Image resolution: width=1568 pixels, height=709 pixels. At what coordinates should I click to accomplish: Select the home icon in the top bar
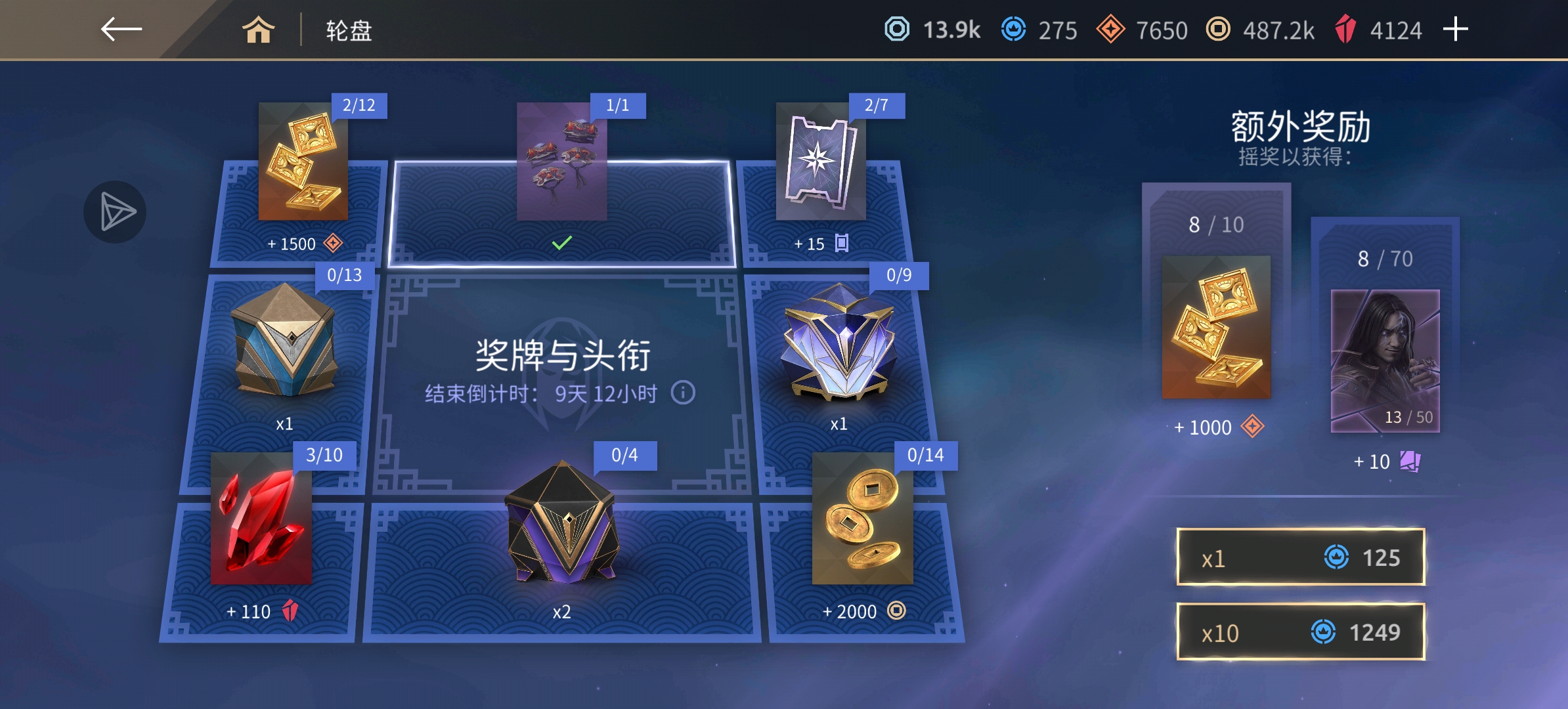point(259,31)
